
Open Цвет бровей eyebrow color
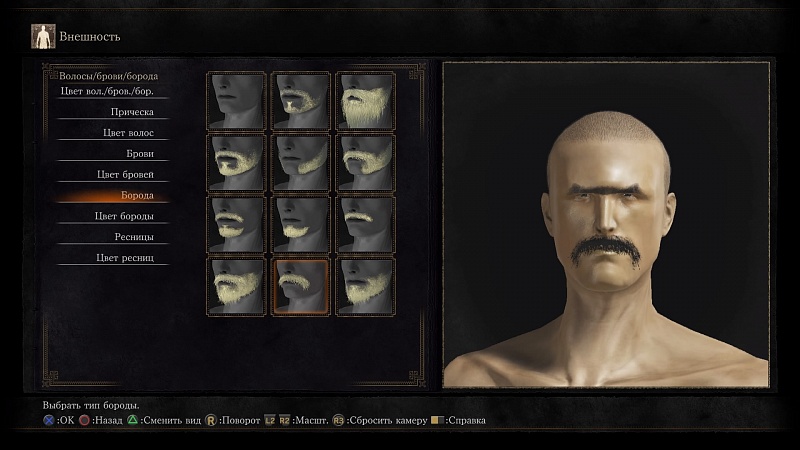[x=111, y=175]
